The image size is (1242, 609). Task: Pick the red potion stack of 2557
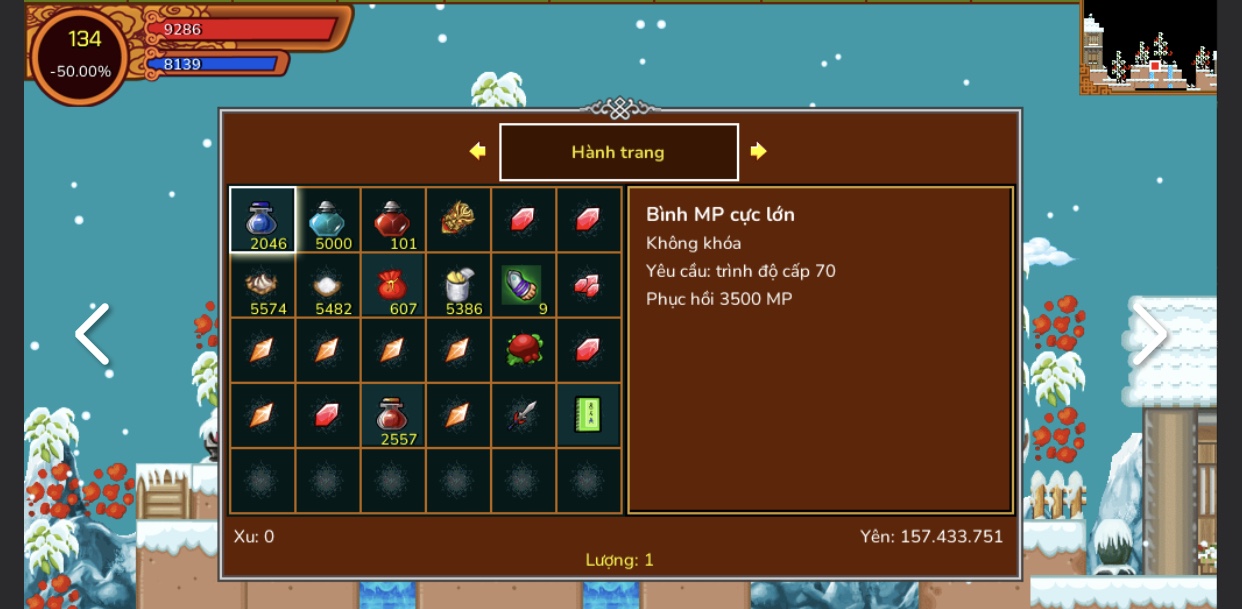coord(392,415)
